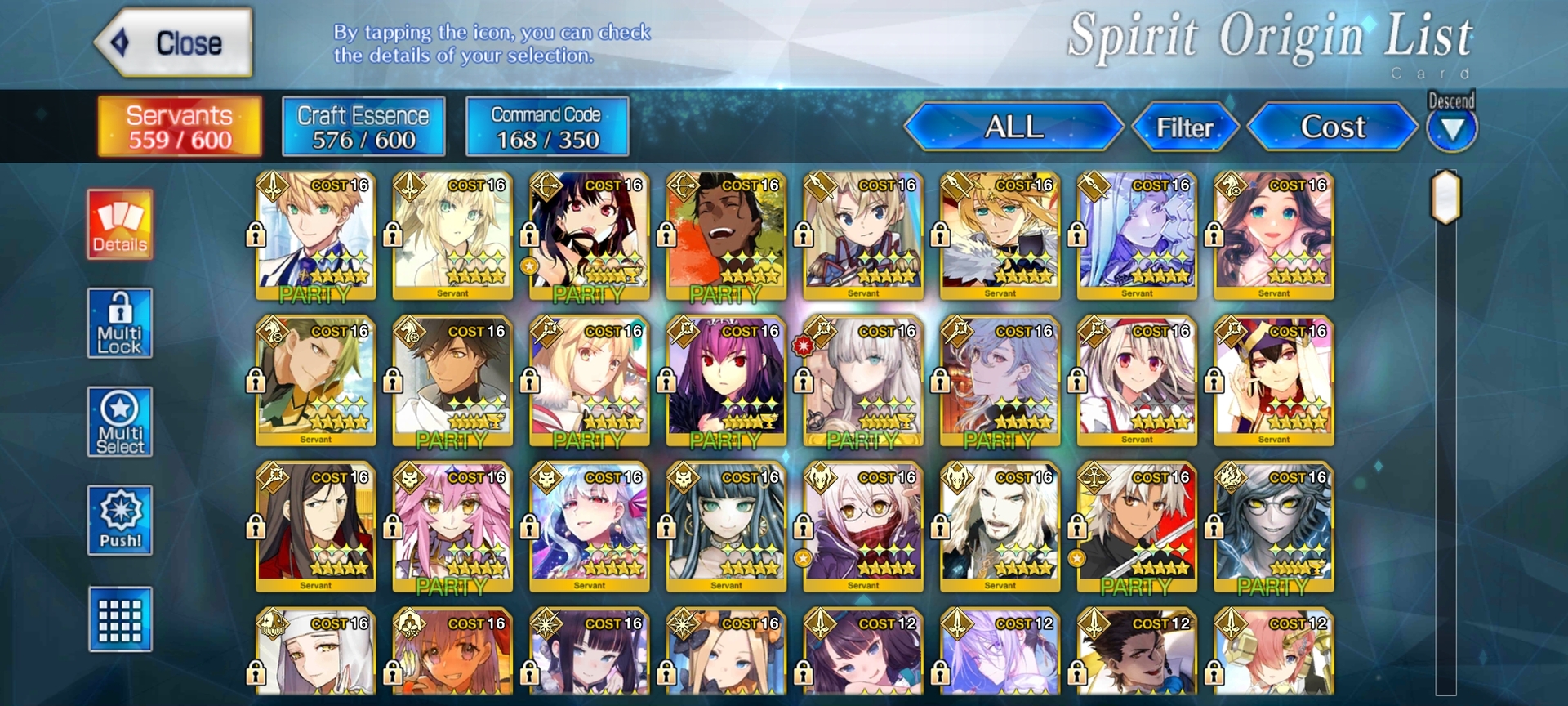
Task: Enable Multi Lock mode
Action: 120,324
